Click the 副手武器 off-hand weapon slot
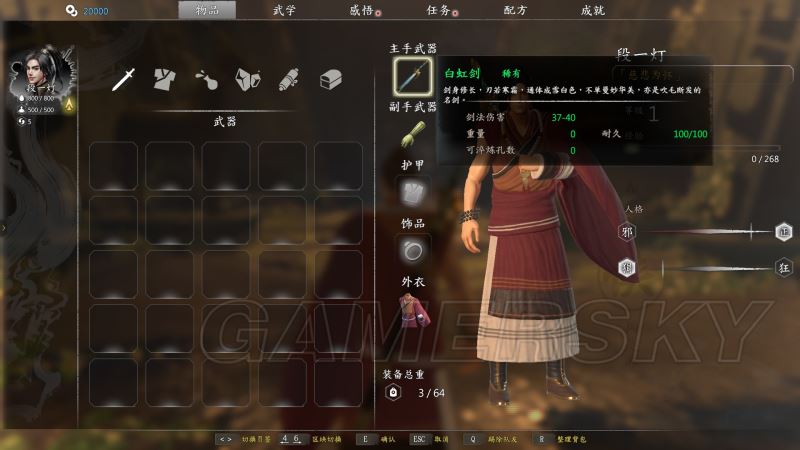The width and height of the screenshot is (800, 450). (x=412, y=136)
